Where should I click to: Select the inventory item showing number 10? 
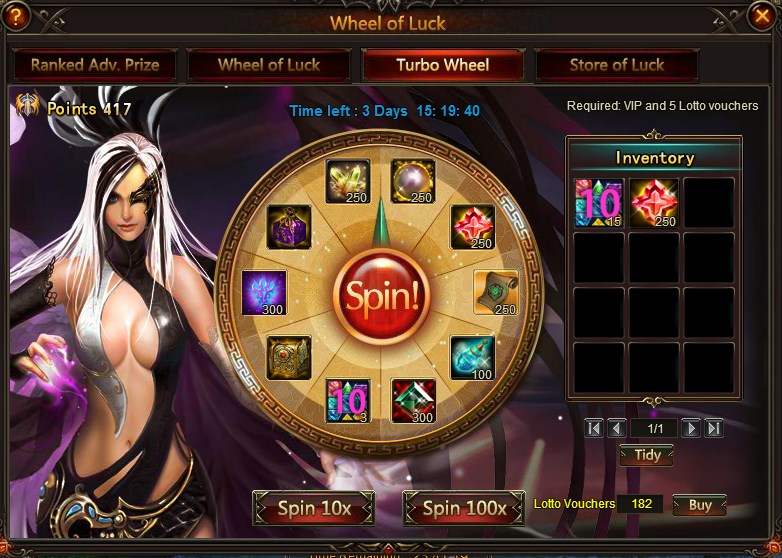(599, 203)
